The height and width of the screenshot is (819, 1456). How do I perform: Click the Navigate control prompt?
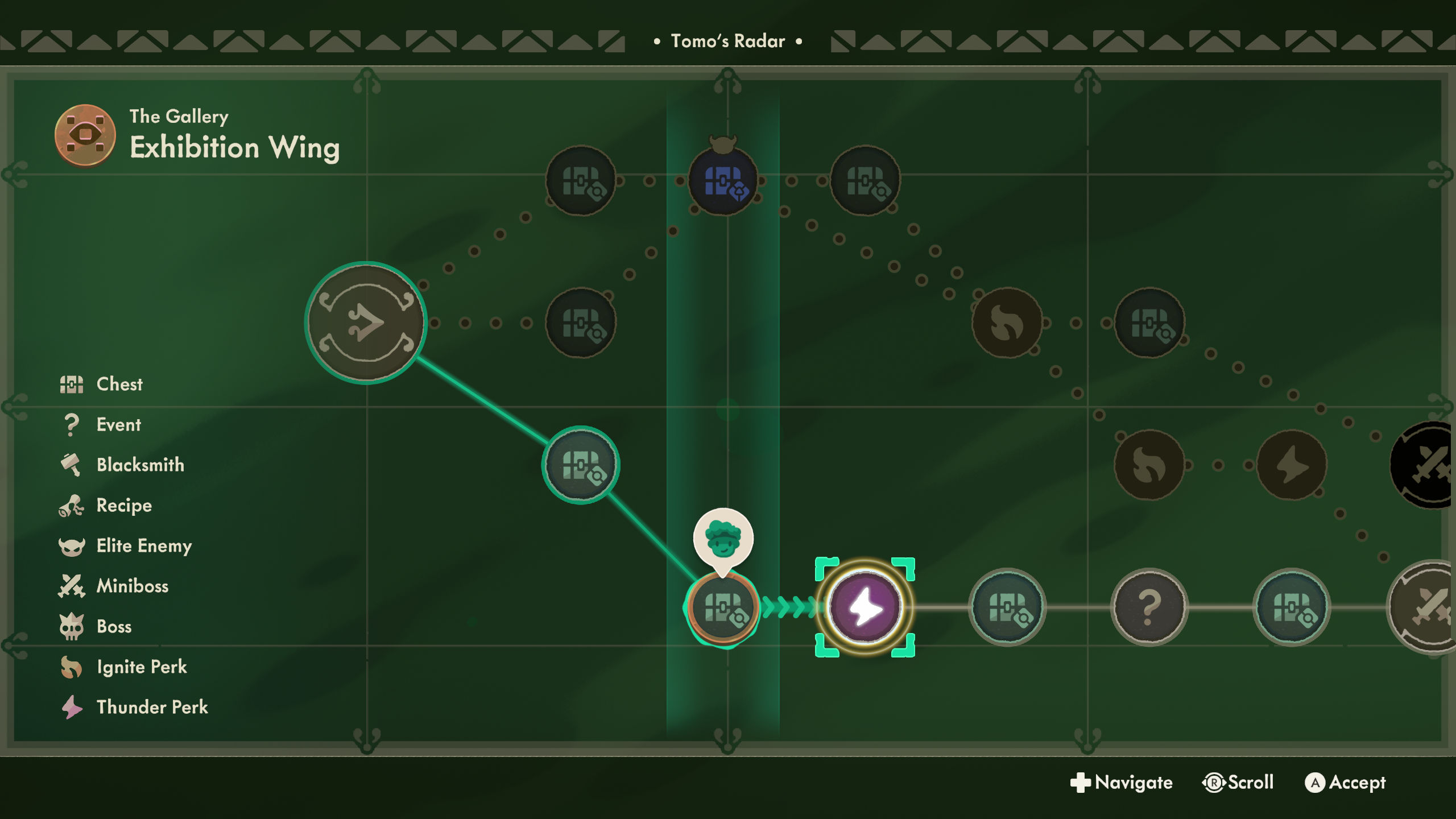[1122, 783]
